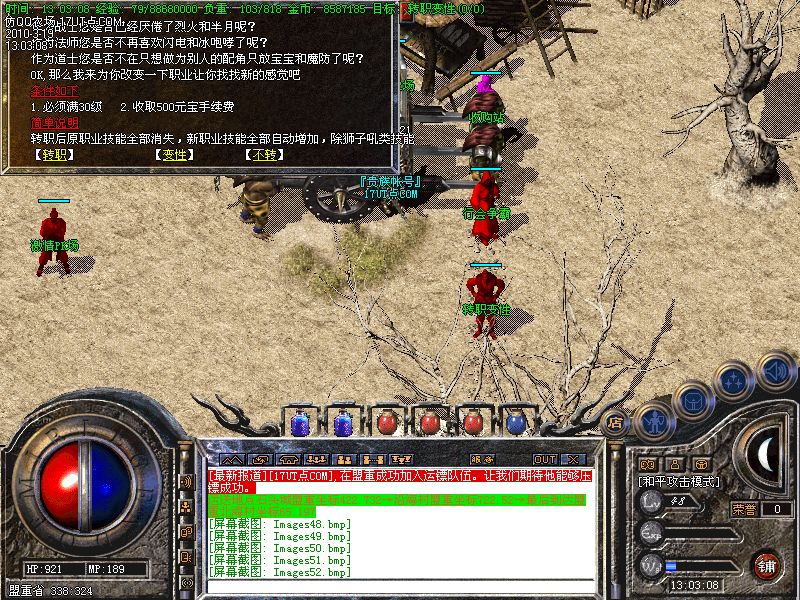Click the chat text input line
The width and height of the screenshot is (800, 600).
pyautogui.click(x=400, y=589)
